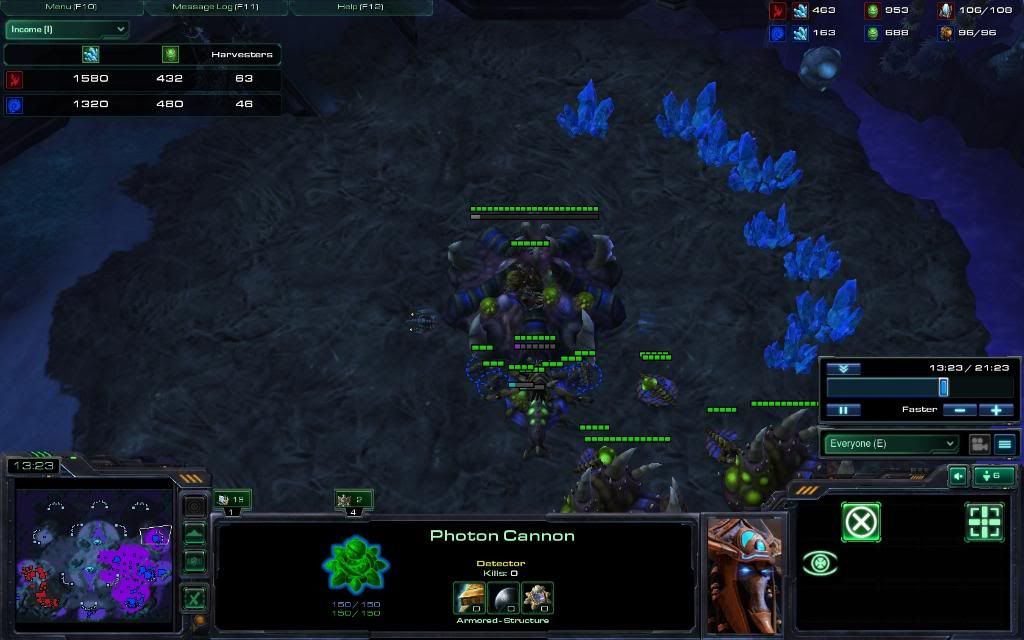Increase replay speed with plus button
Screen dimensions: 1024x640
click(x=996, y=410)
